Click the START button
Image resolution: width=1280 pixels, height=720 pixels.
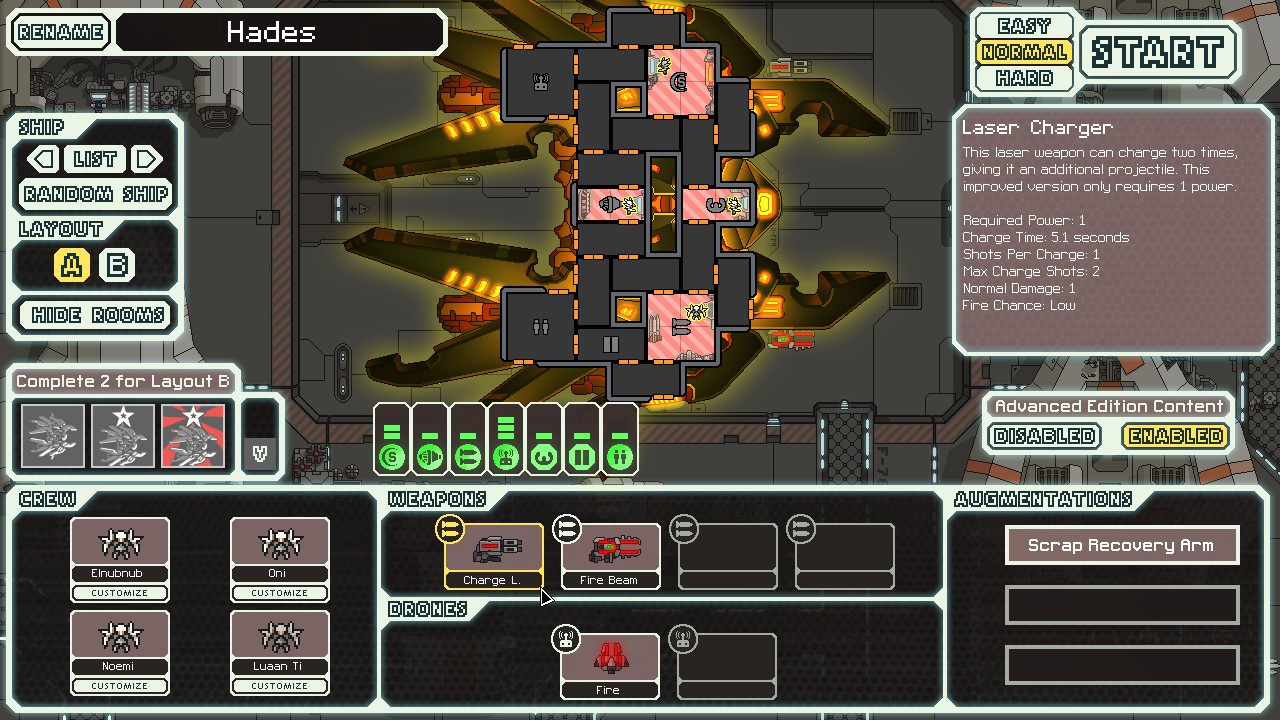click(x=1157, y=52)
